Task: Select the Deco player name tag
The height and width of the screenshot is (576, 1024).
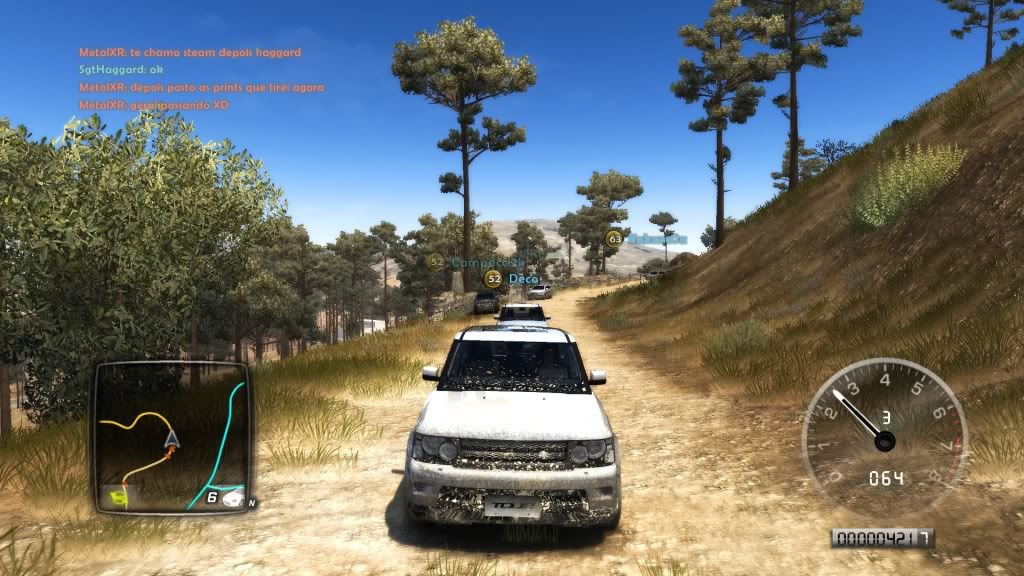Action: [x=518, y=278]
